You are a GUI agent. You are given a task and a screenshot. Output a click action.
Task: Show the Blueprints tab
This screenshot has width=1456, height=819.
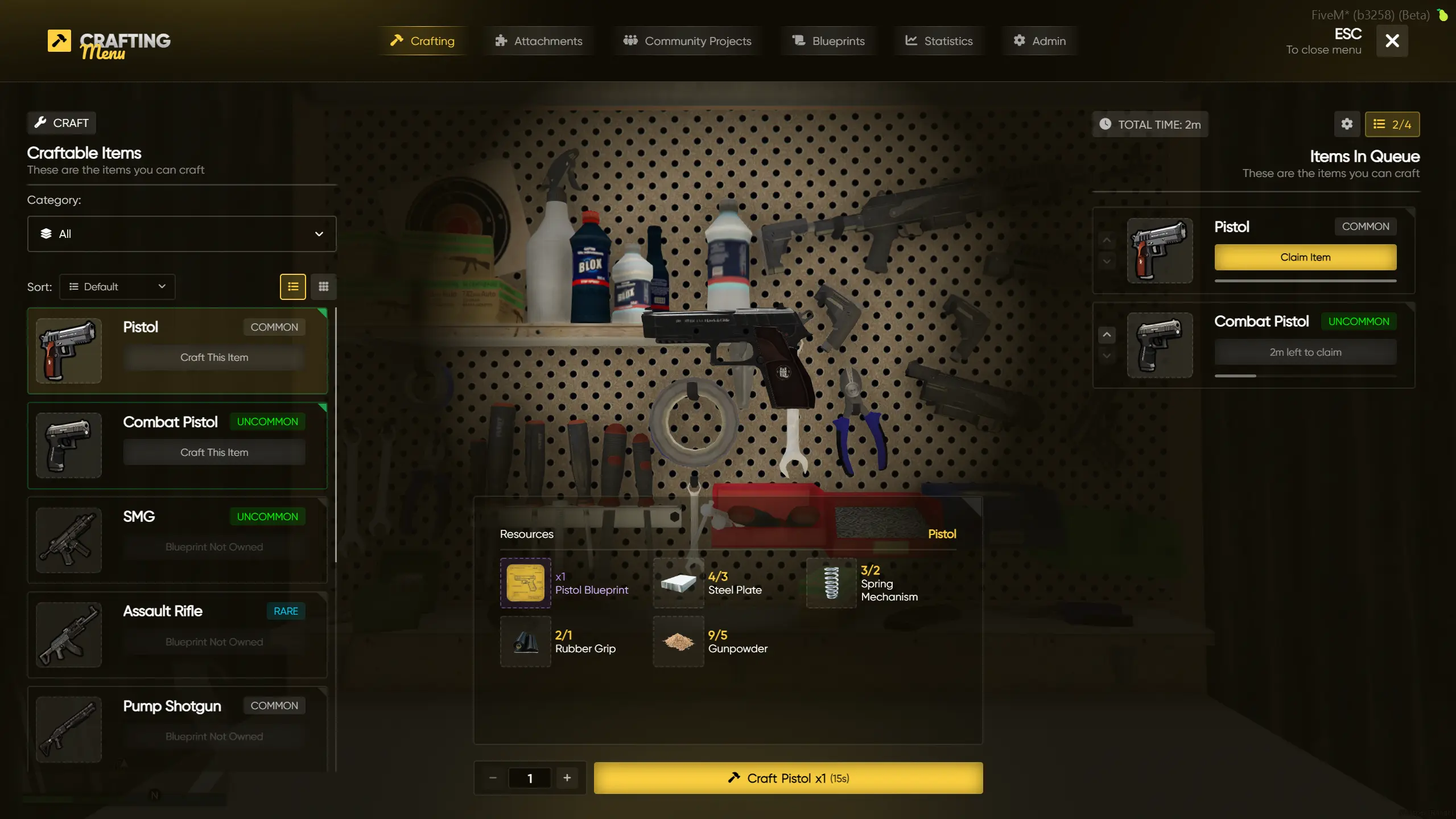(x=828, y=41)
